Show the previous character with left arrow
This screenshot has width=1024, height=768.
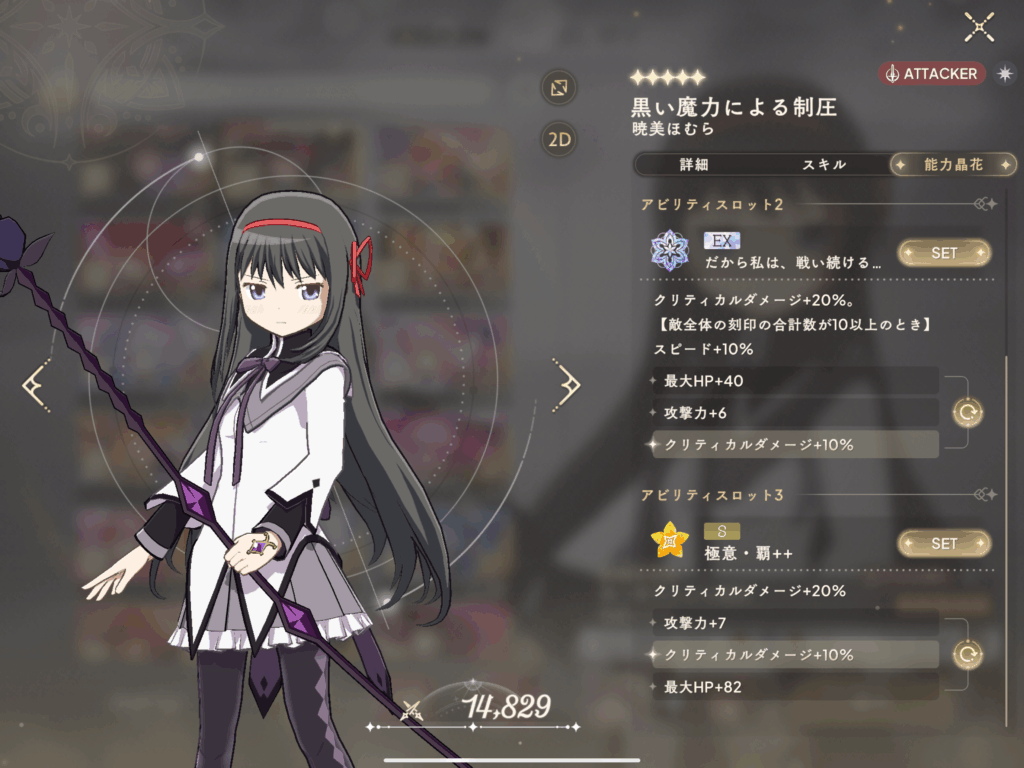tap(36, 383)
